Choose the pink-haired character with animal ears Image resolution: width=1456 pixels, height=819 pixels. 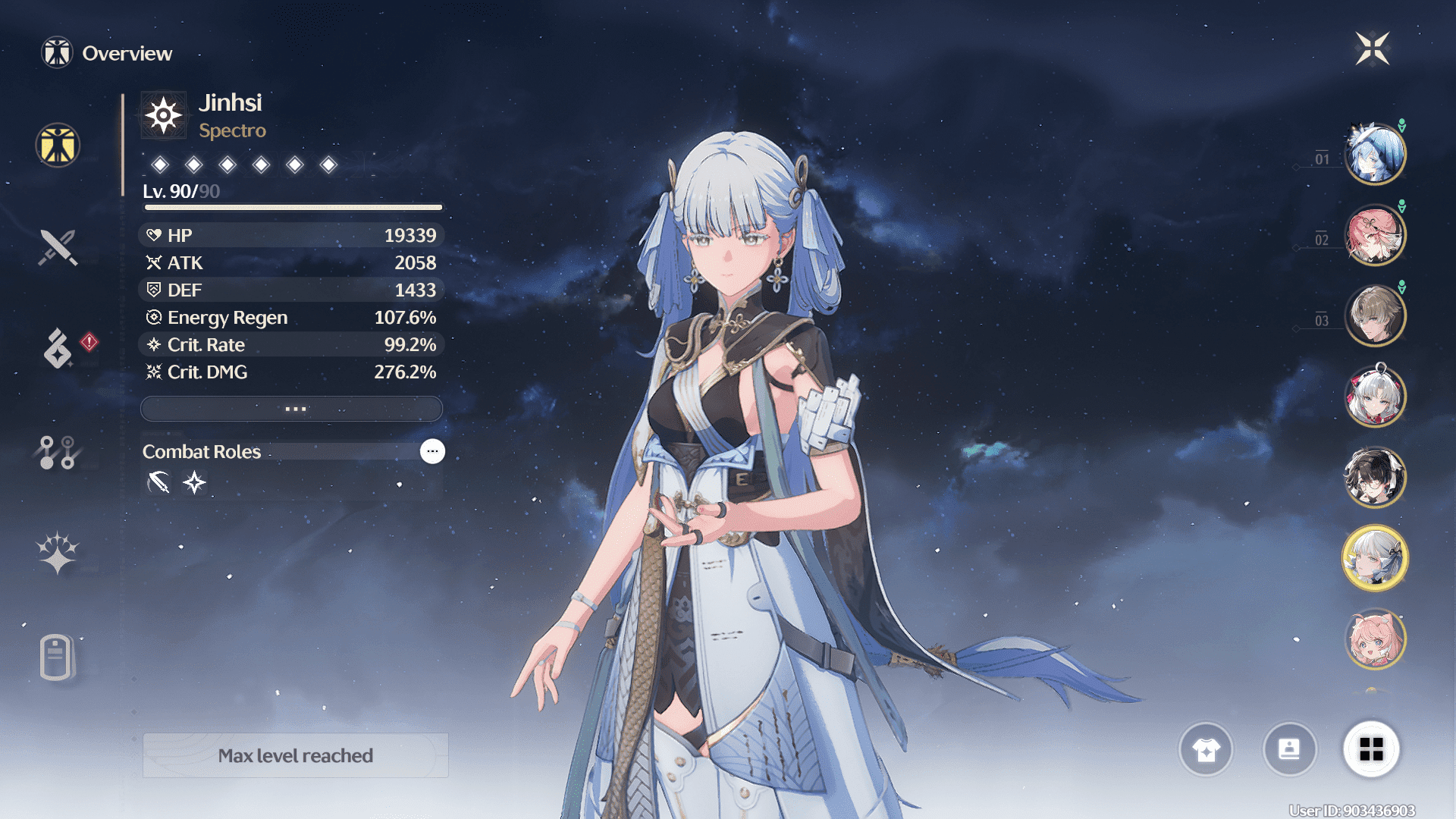click(1375, 639)
